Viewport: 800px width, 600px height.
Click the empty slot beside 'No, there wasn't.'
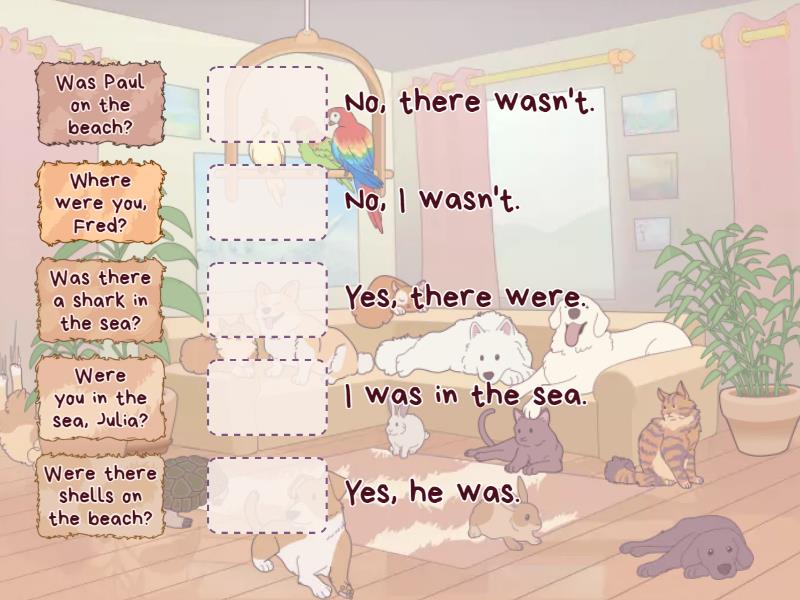[x=267, y=105]
